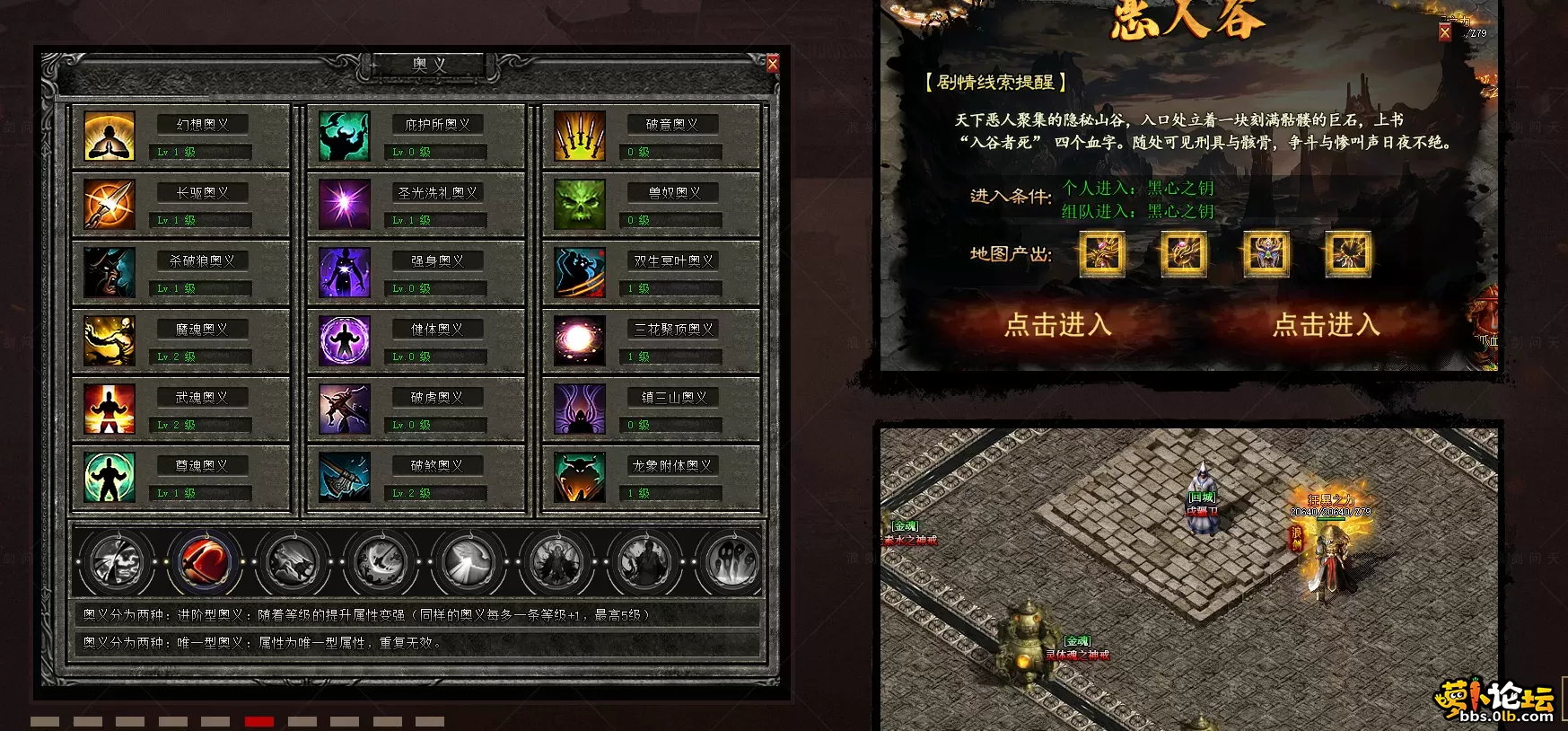Click the left 点击进入 button
Screen dimensions: 1568x731
click(1058, 325)
